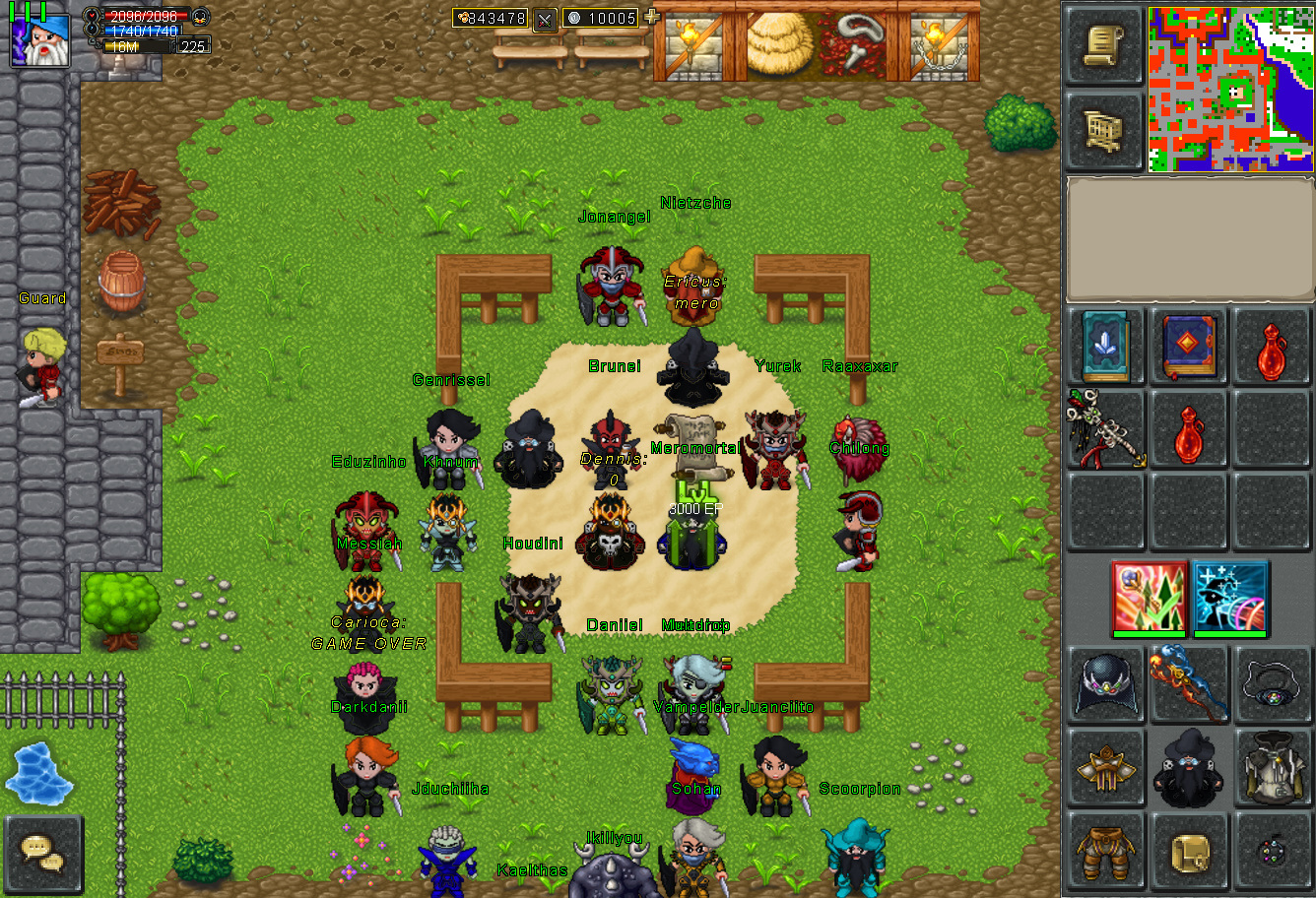Image resolution: width=1316 pixels, height=898 pixels.
Task: Open the shopping cart store
Action: [x=1104, y=129]
